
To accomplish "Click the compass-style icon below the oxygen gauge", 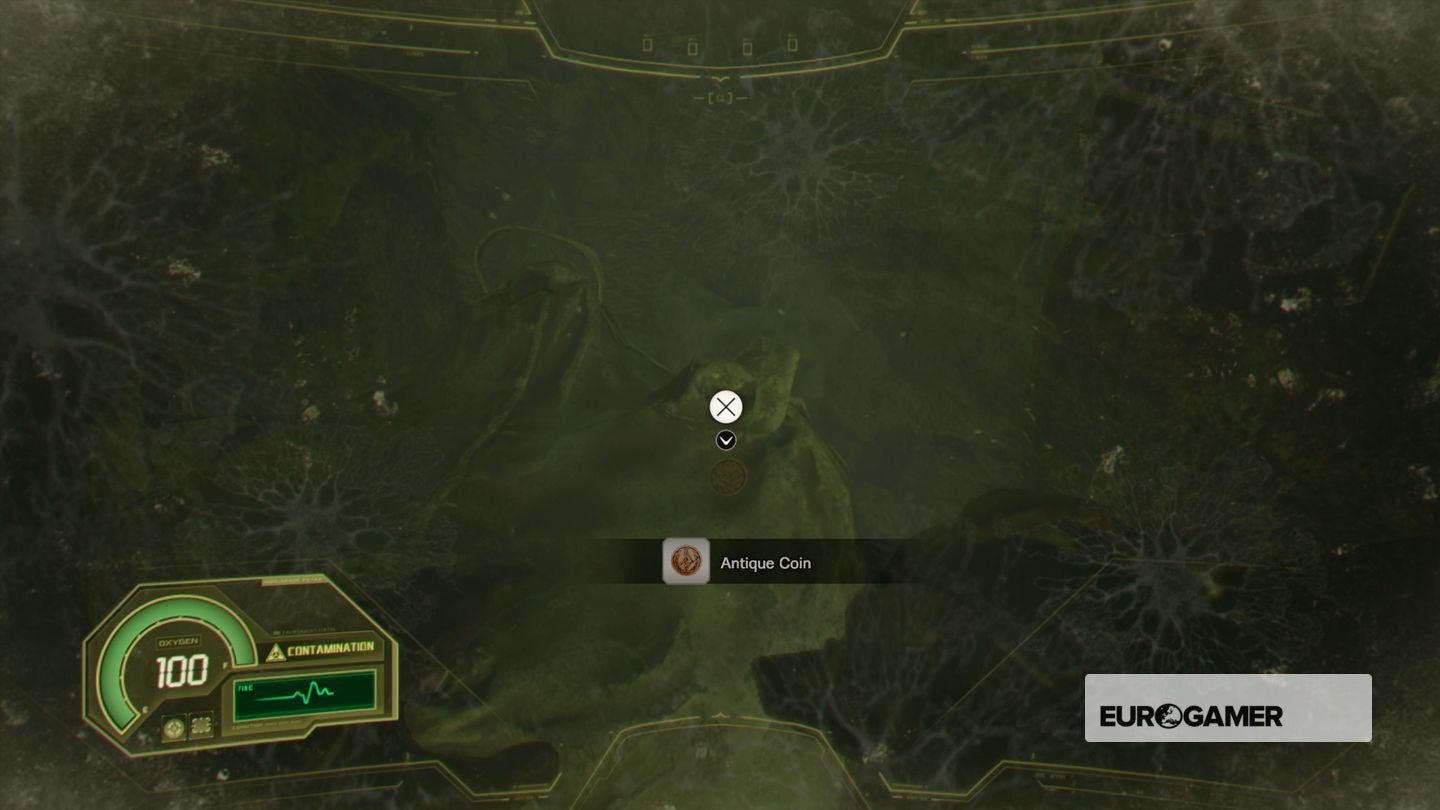I will (x=172, y=729).
